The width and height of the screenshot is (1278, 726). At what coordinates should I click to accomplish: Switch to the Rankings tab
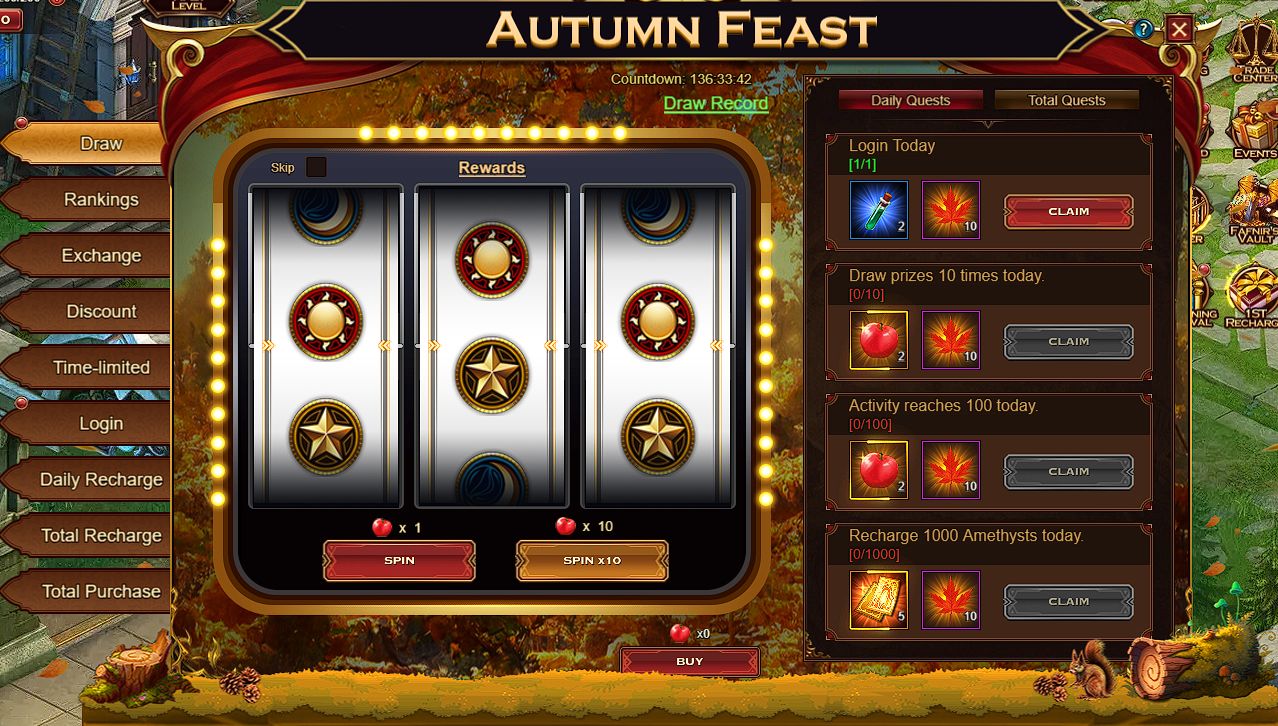pos(100,200)
